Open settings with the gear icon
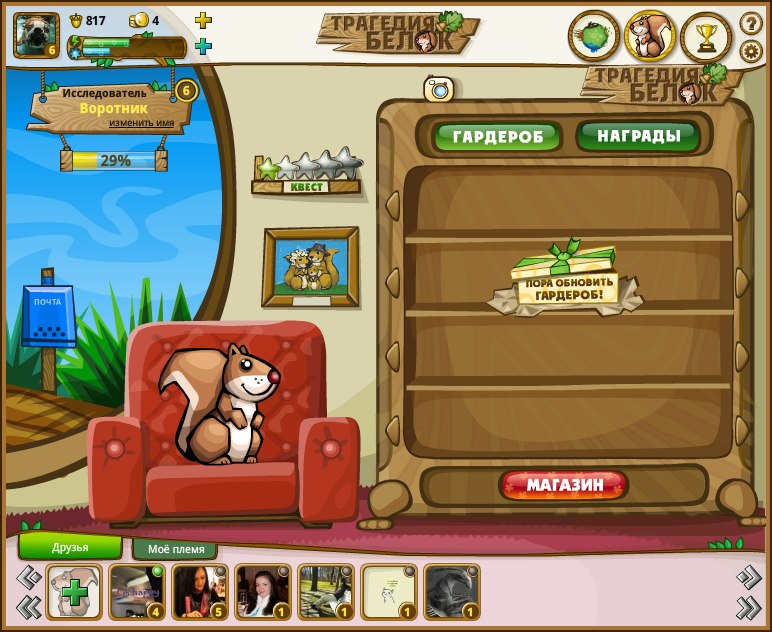Image resolution: width=772 pixels, height=632 pixels. (x=751, y=51)
